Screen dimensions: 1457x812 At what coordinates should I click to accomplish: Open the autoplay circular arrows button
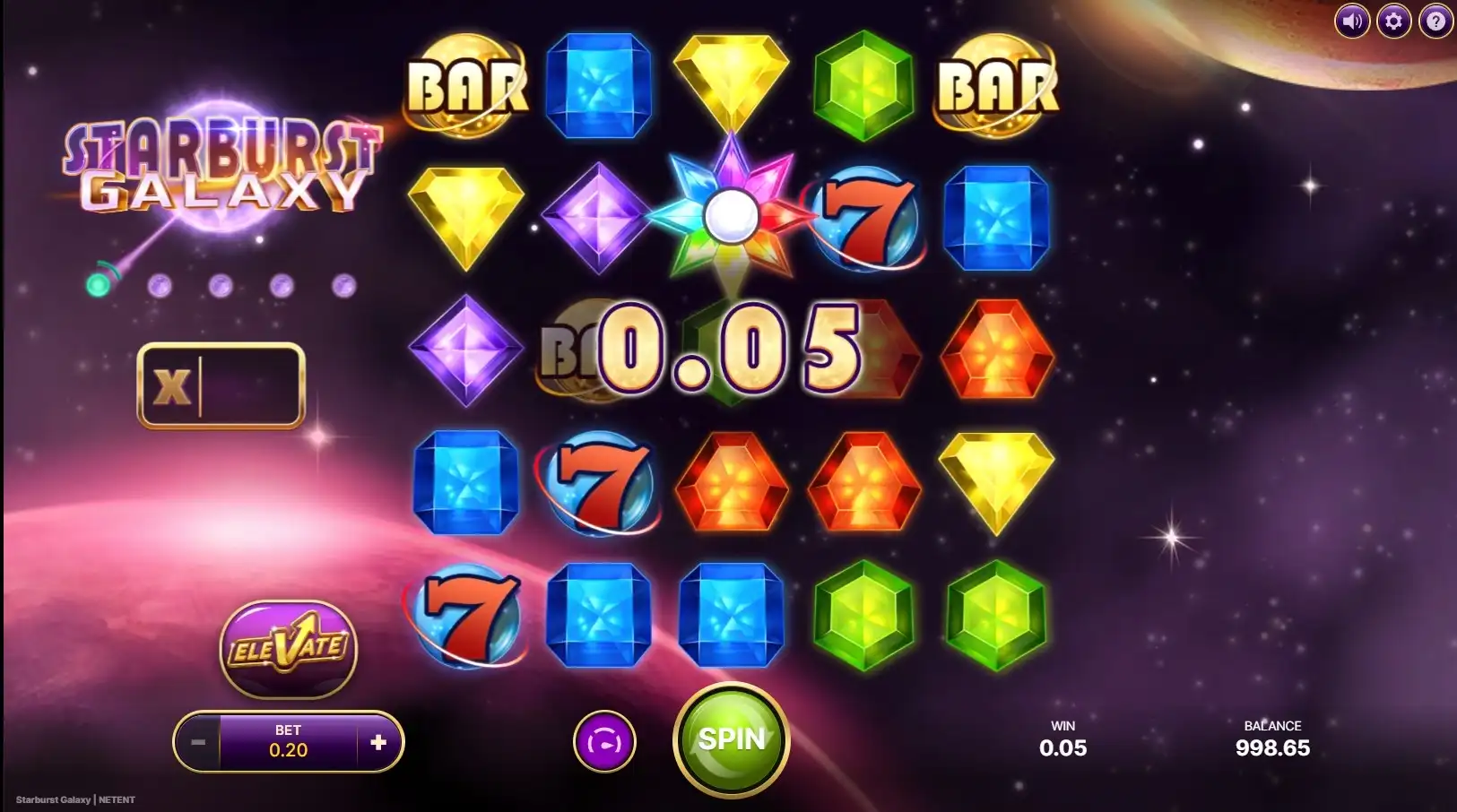tap(604, 742)
